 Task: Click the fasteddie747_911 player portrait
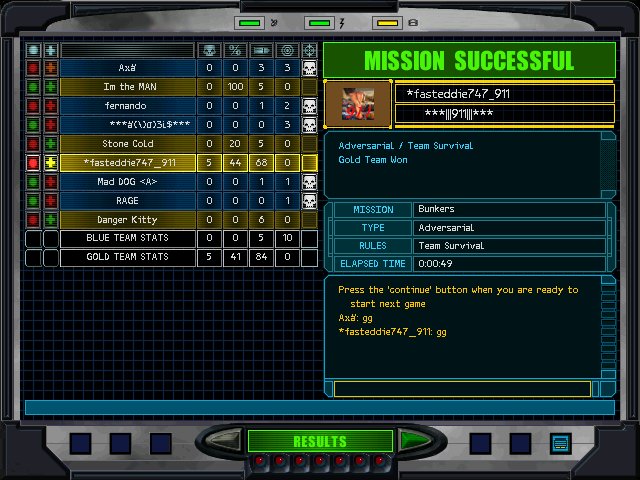(359, 103)
